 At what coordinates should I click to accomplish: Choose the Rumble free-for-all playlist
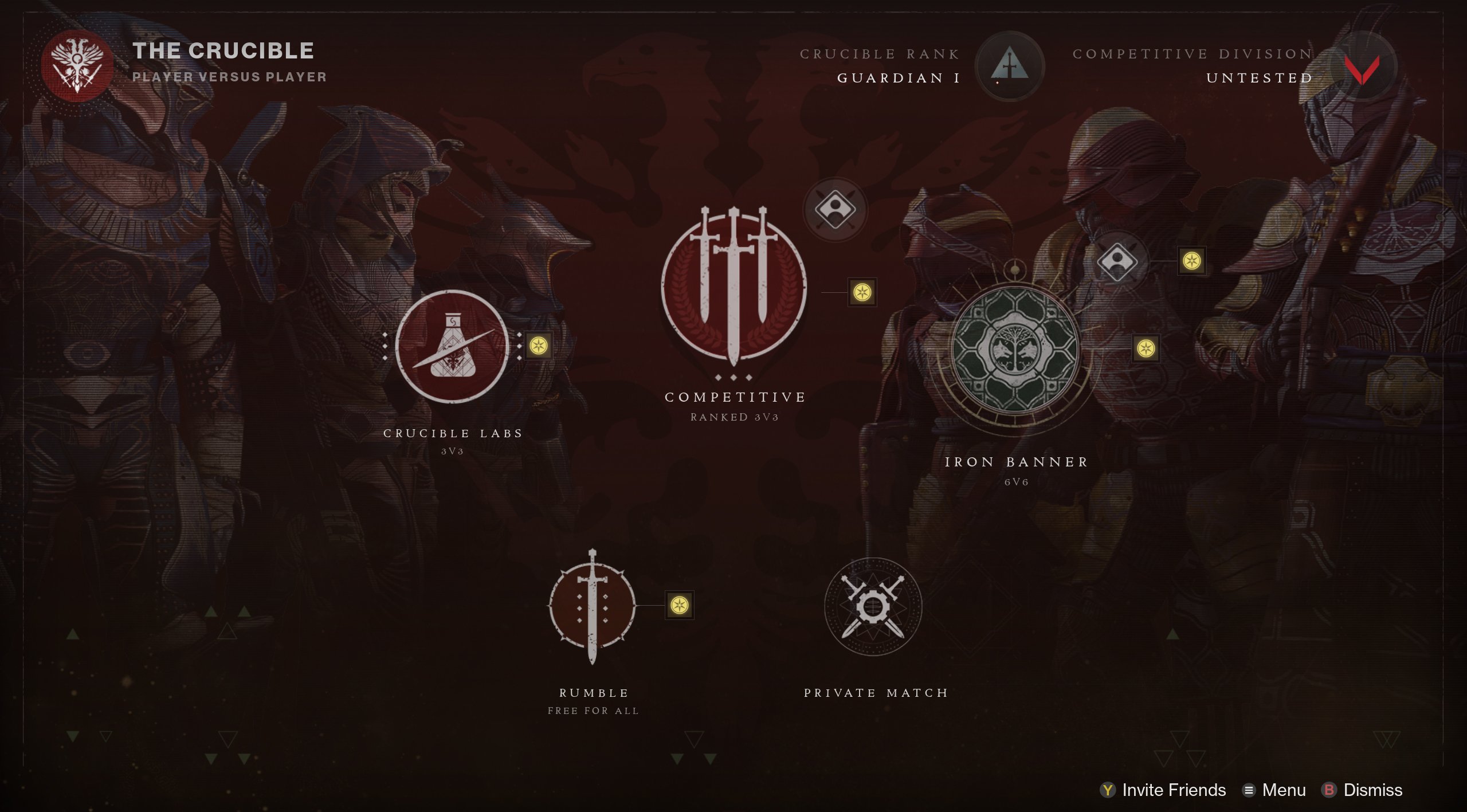(593, 606)
